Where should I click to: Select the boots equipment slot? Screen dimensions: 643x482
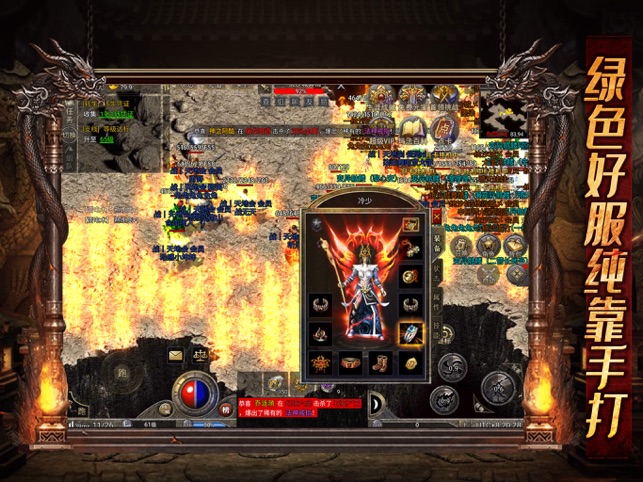[x=380, y=362]
